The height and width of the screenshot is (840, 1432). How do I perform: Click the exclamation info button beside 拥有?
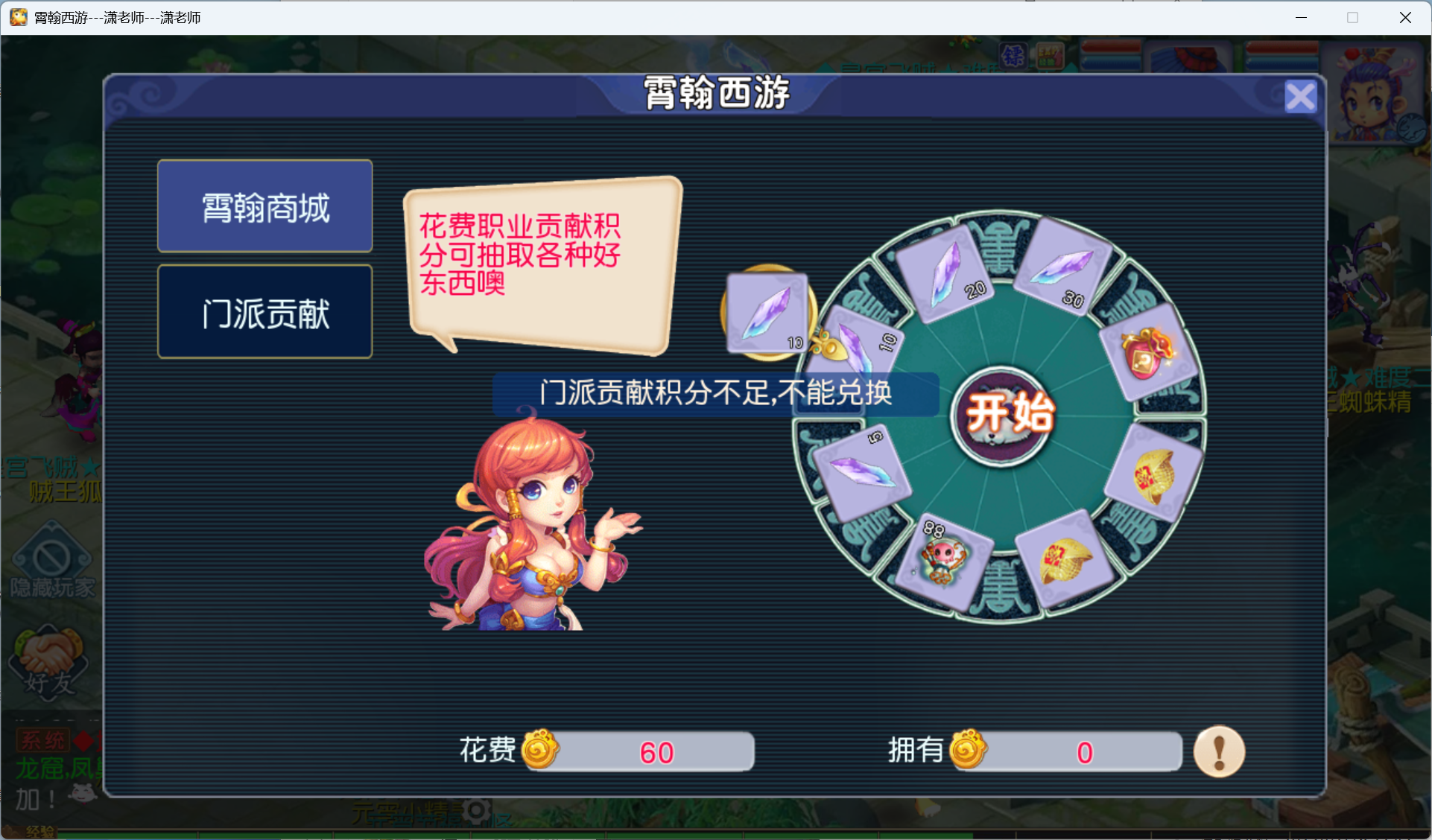(1219, 751)
